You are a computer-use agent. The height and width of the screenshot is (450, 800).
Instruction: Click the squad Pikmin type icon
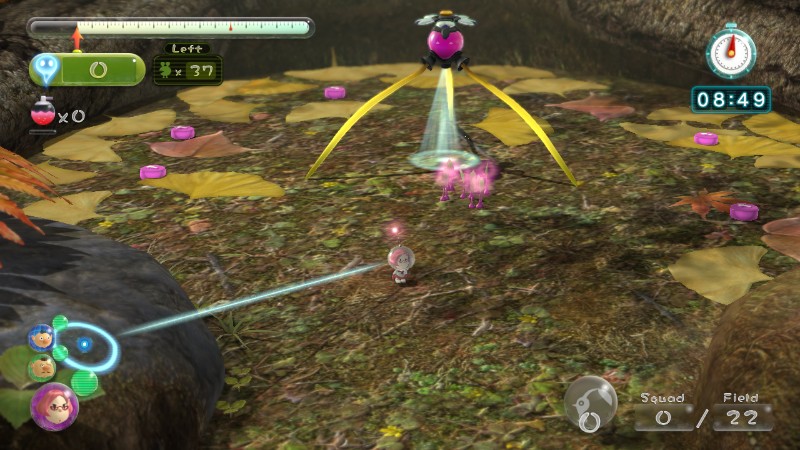pyautogui.click(x=589, y=402)
